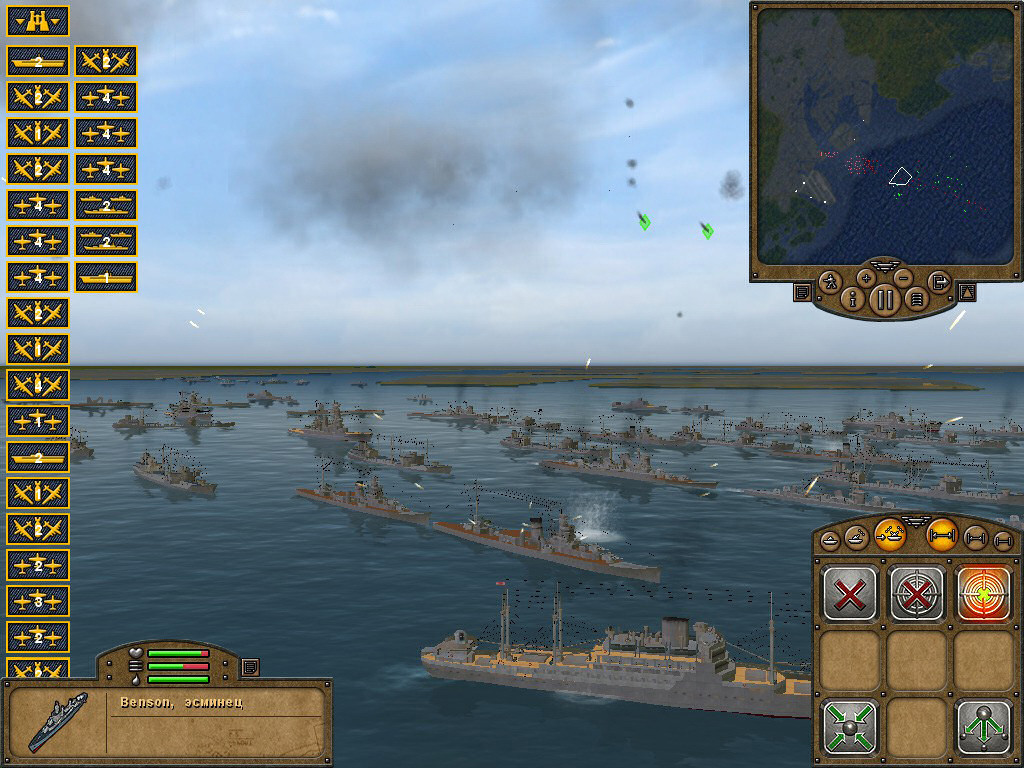The width and height of the screenshot is (1024, 768).
Task: Click the Benson destroyer portrait
Action: (57, 720)
